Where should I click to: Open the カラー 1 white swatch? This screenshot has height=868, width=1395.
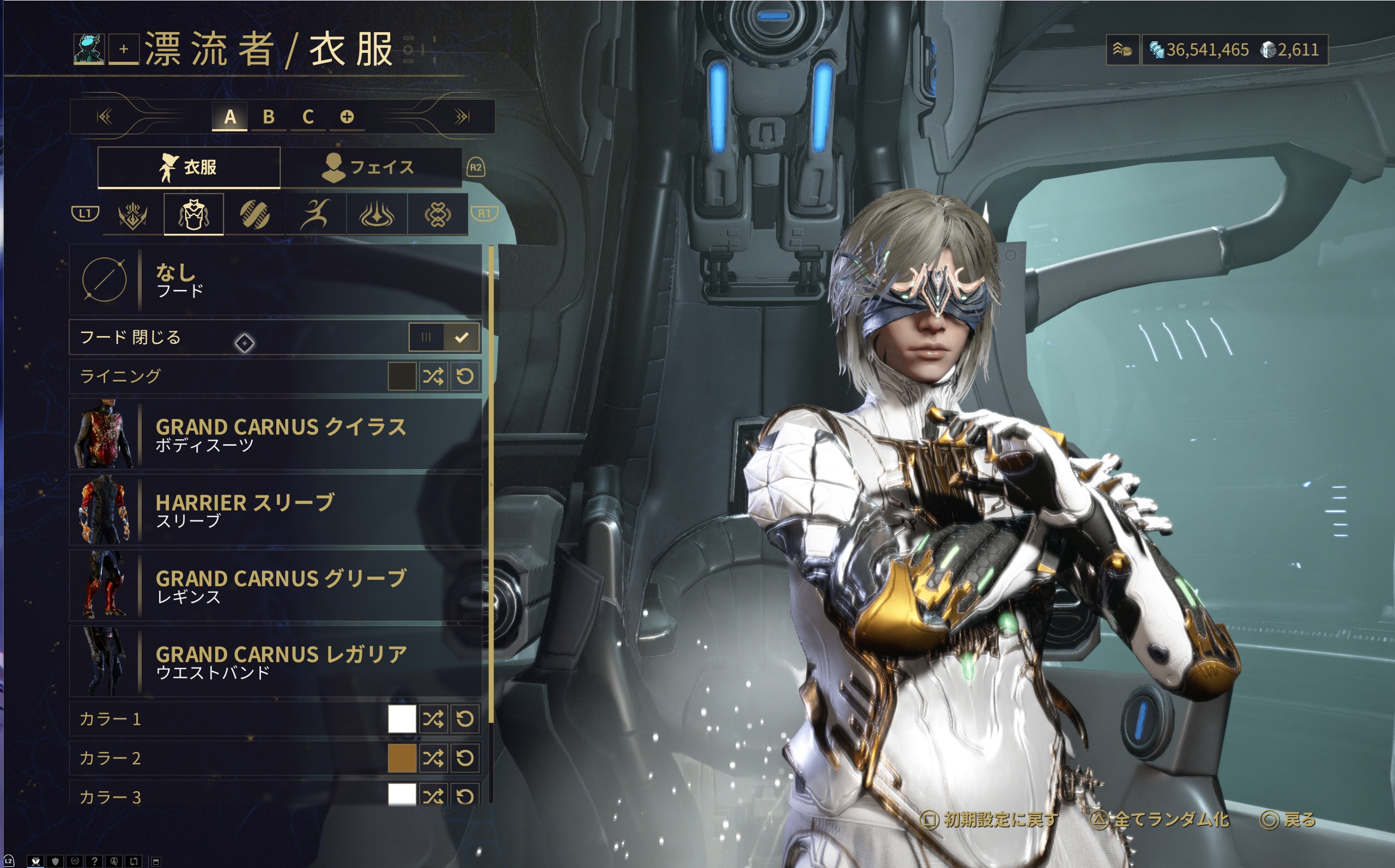402,719
